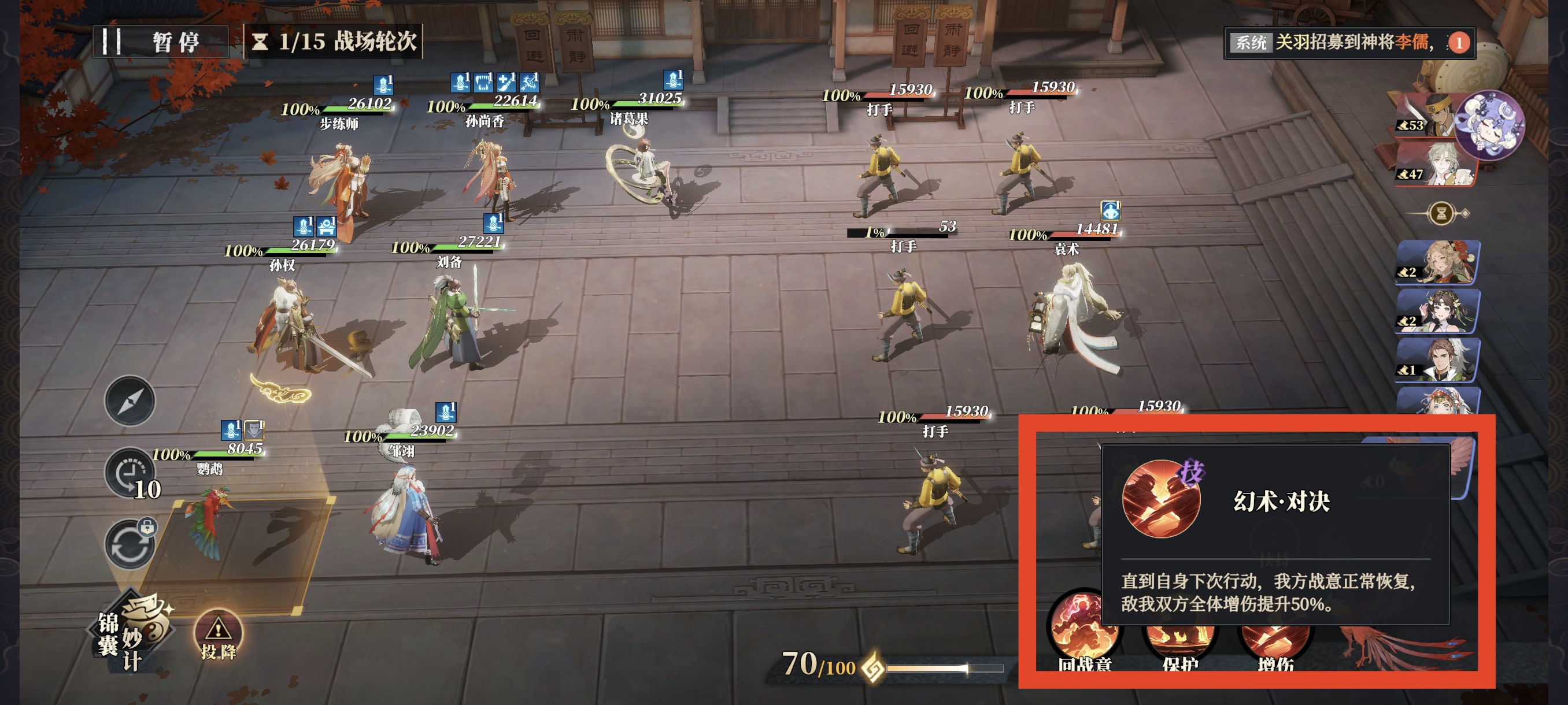Image resolution: width=1568 pixels, height=705 pixels.
Task: Tap the hourglass turn-order divider icon
Action: tap(1441, 213)
